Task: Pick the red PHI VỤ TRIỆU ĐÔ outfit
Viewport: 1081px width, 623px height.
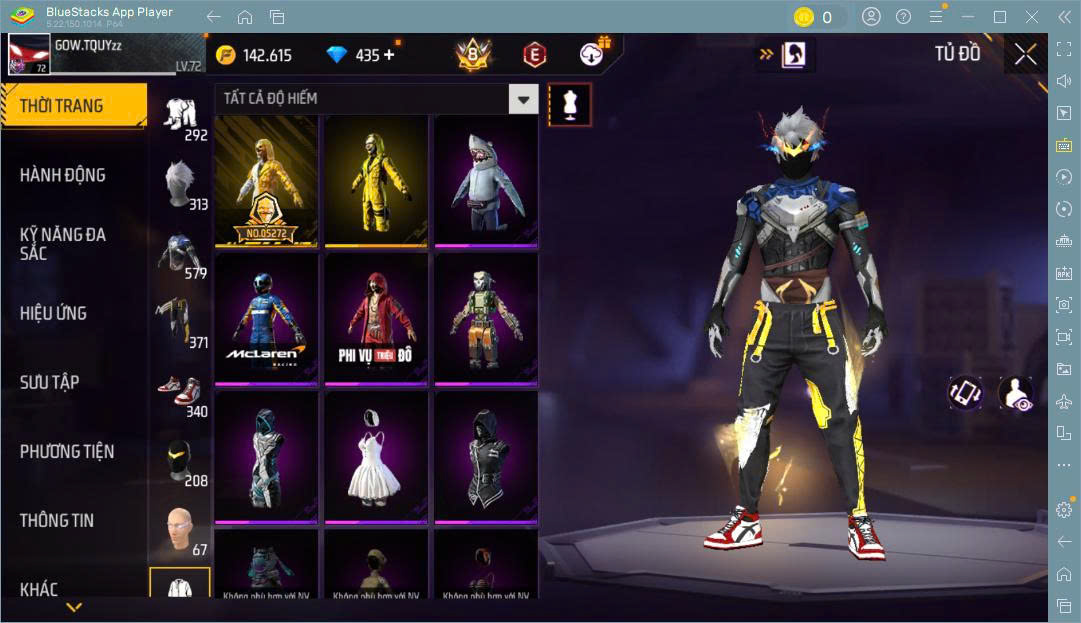Action: point(375,318)
